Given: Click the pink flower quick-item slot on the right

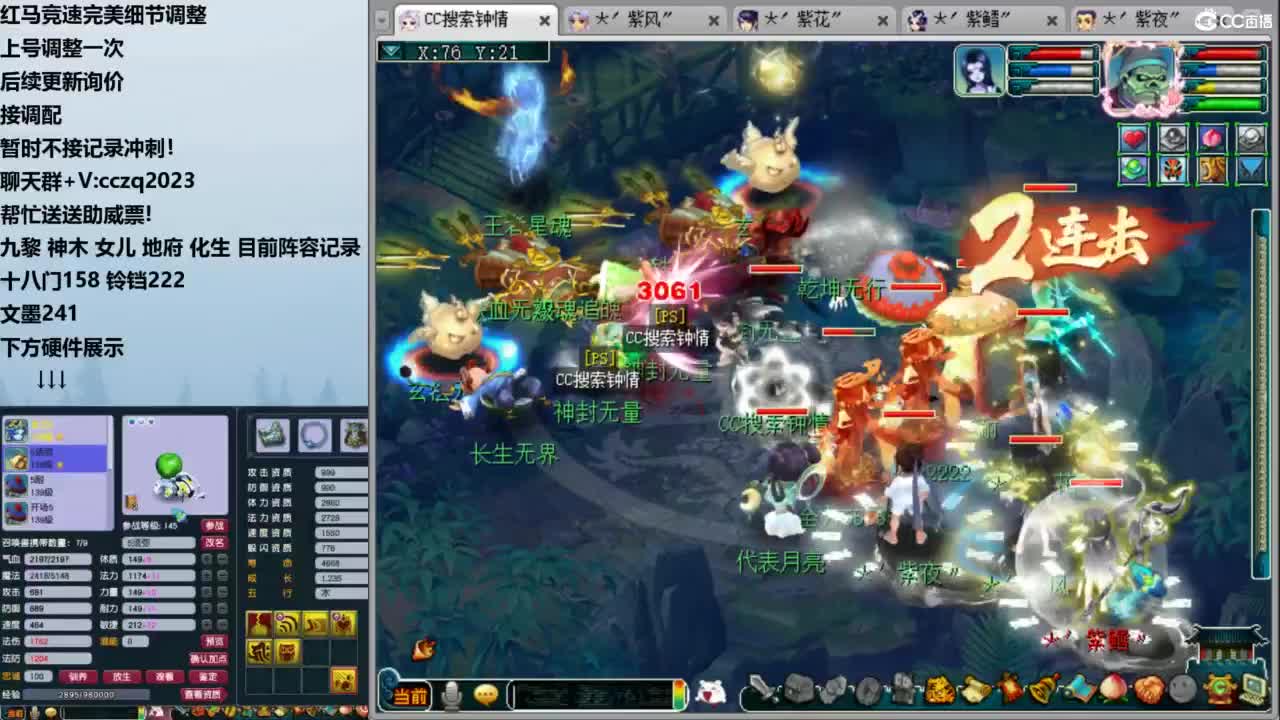Looking at the screenshot, I should (x=1212, y=139).
